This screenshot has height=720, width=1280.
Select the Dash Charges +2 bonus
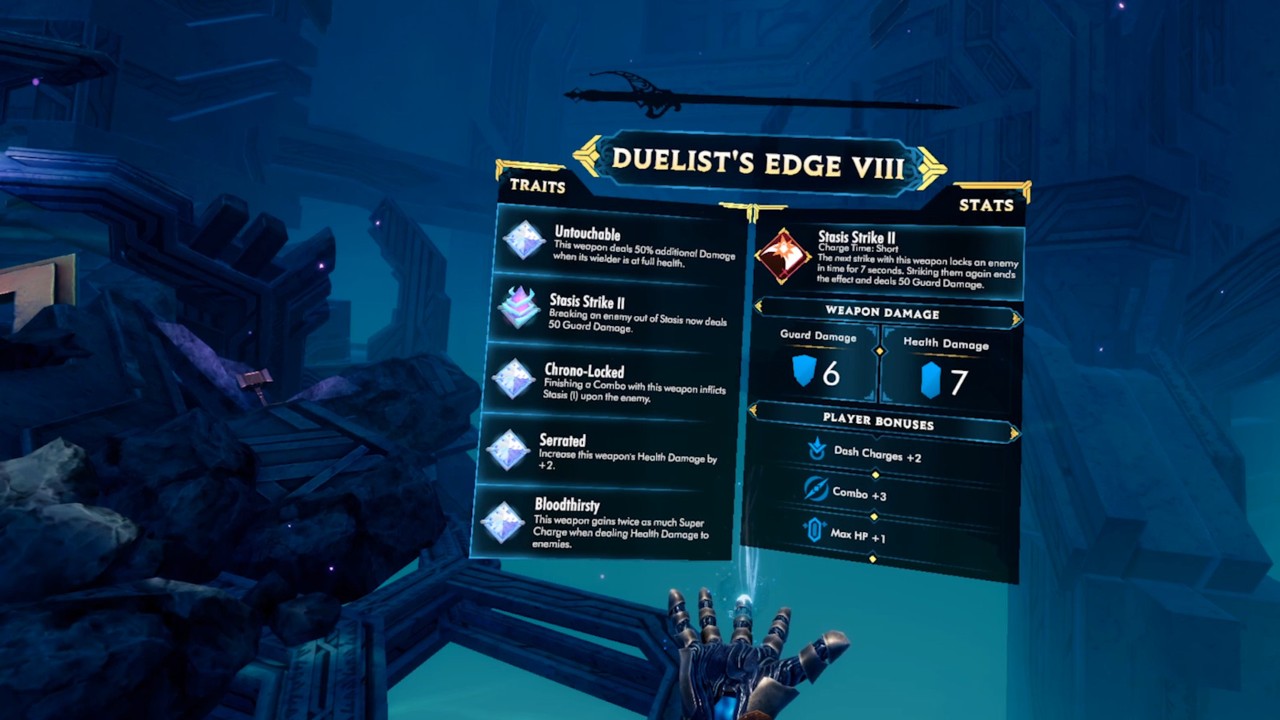[865, 455]
